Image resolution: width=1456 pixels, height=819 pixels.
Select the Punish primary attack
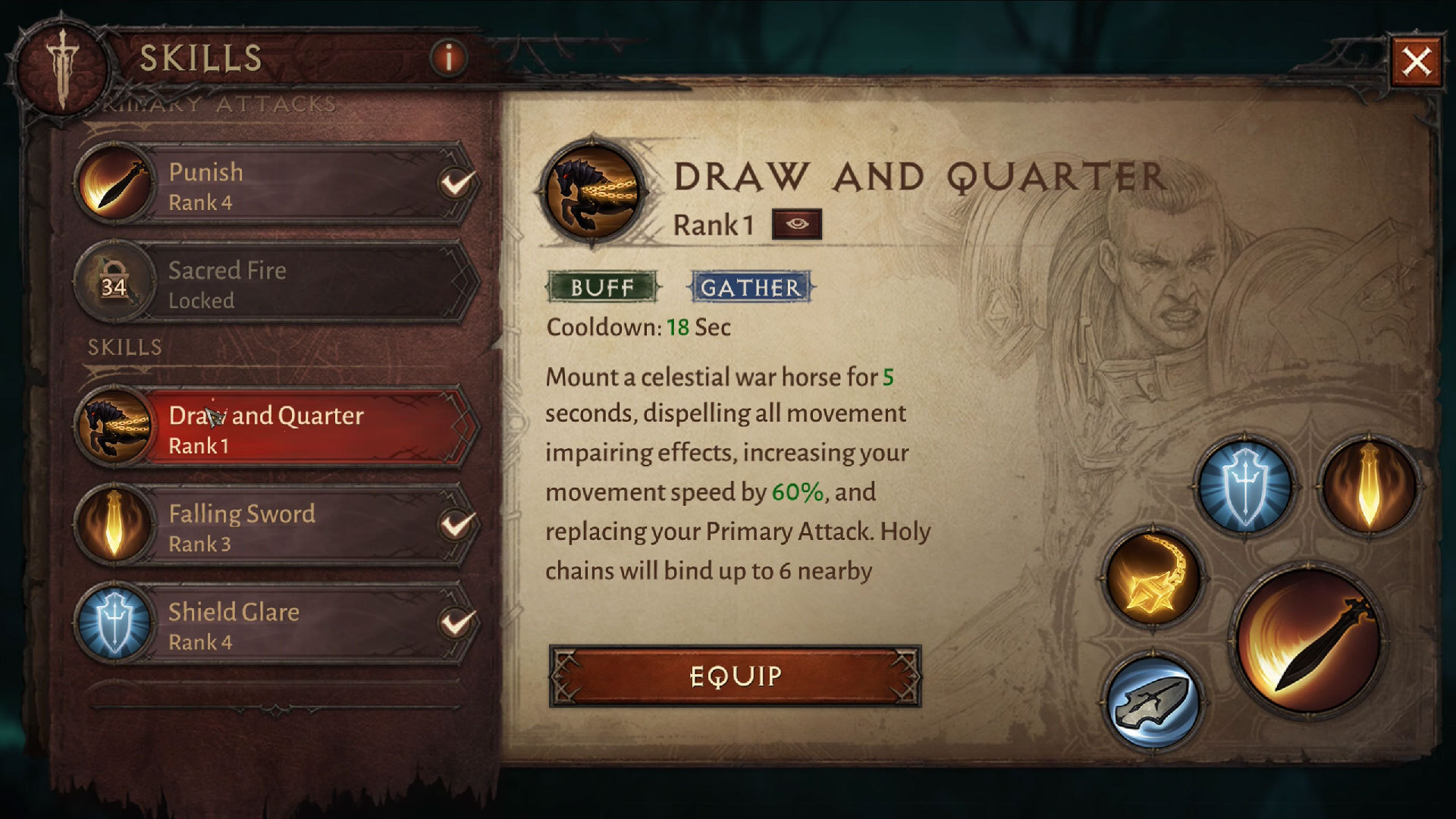point(278,185)
